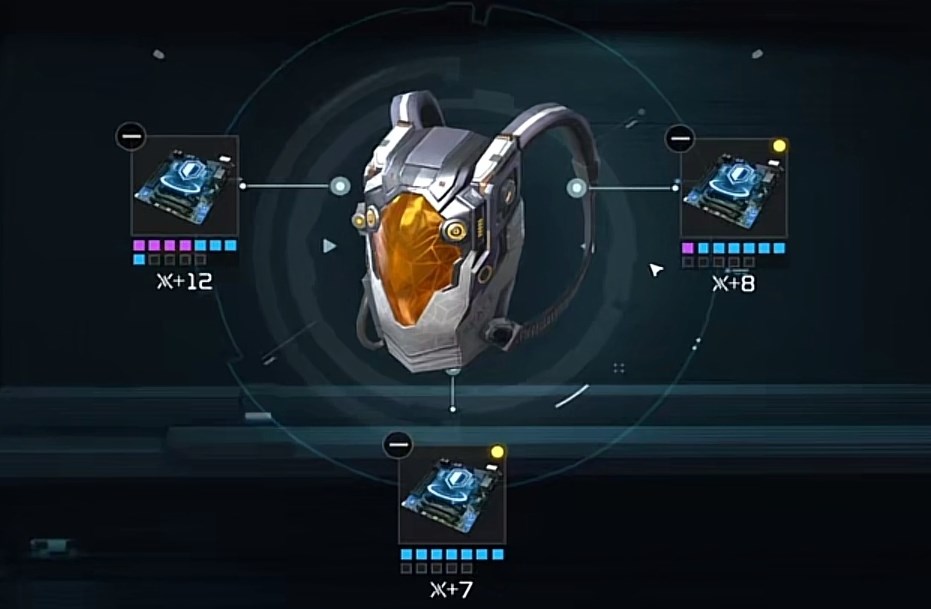Select the chip module rated +12
The image size is (931, 609).
pos(185,186)
